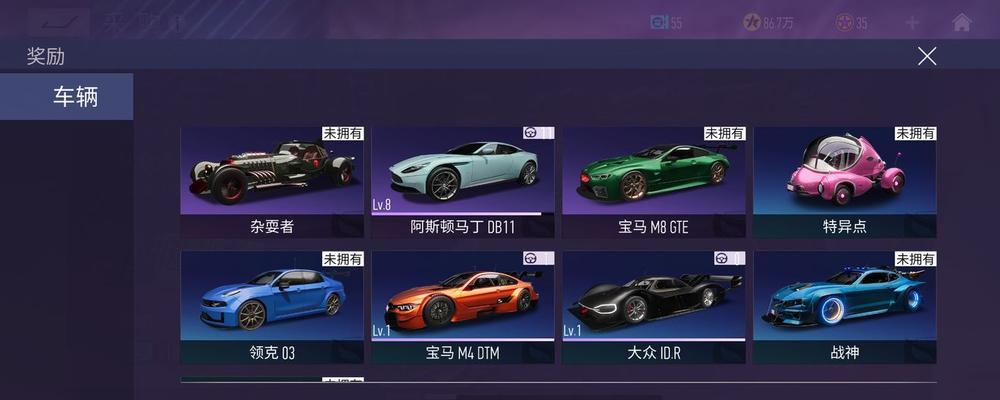Select the 战神 neon-wheeled car card
The height and width of the screenshot is (400, 1000).
click(x=845, y=306)
